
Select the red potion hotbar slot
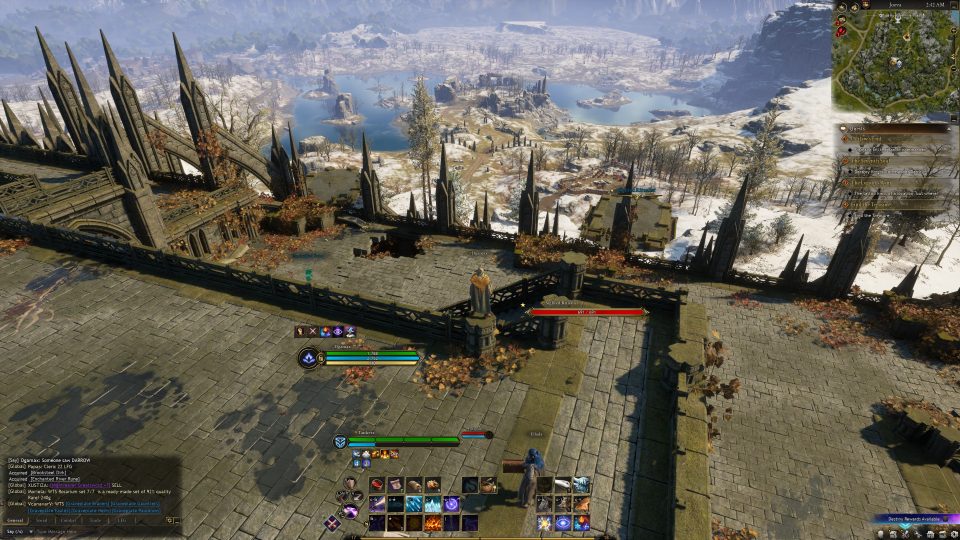pos(378,485)
